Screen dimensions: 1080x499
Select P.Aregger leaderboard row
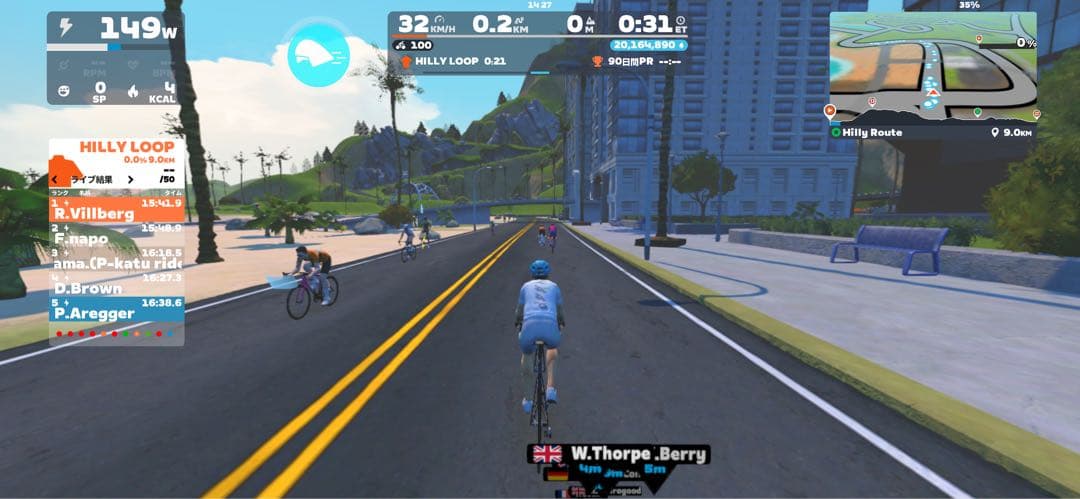(x=116, y=309)
